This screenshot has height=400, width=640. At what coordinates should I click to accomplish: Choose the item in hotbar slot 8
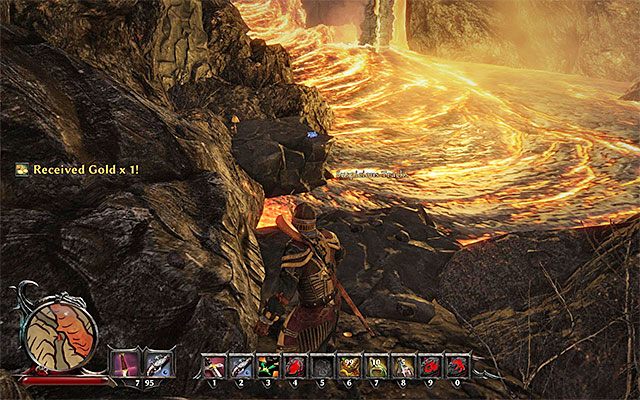point(403,367)
